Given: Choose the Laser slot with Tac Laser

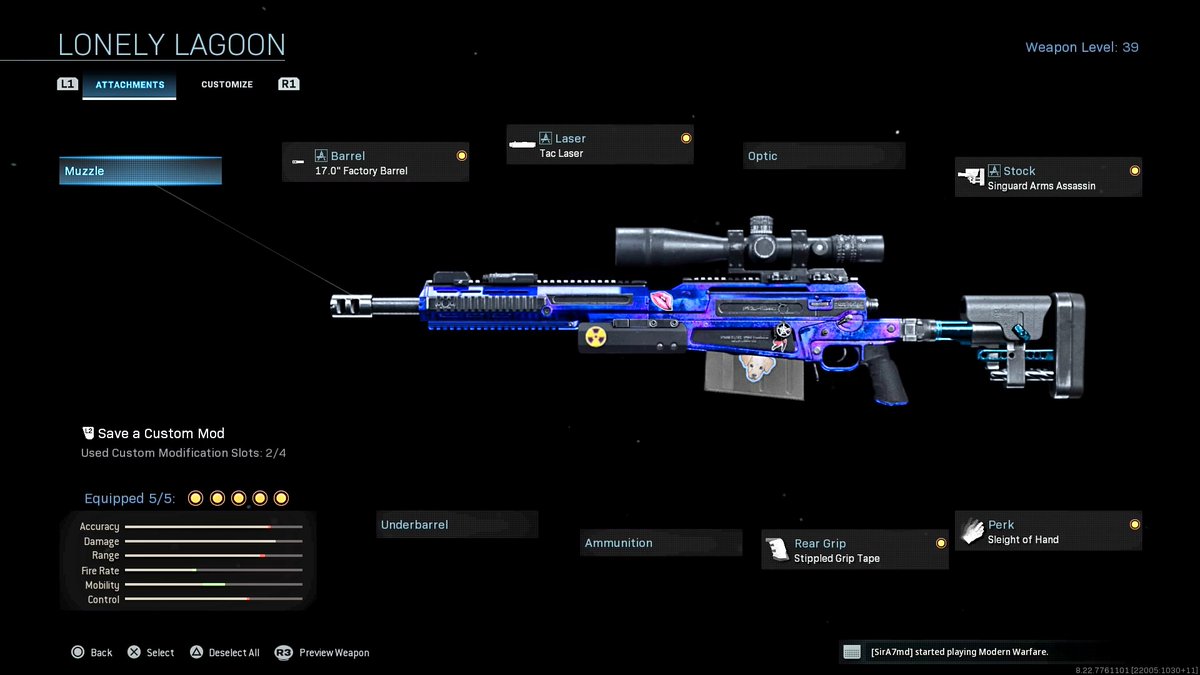Looking at the screenshot, I should point(599,145).
